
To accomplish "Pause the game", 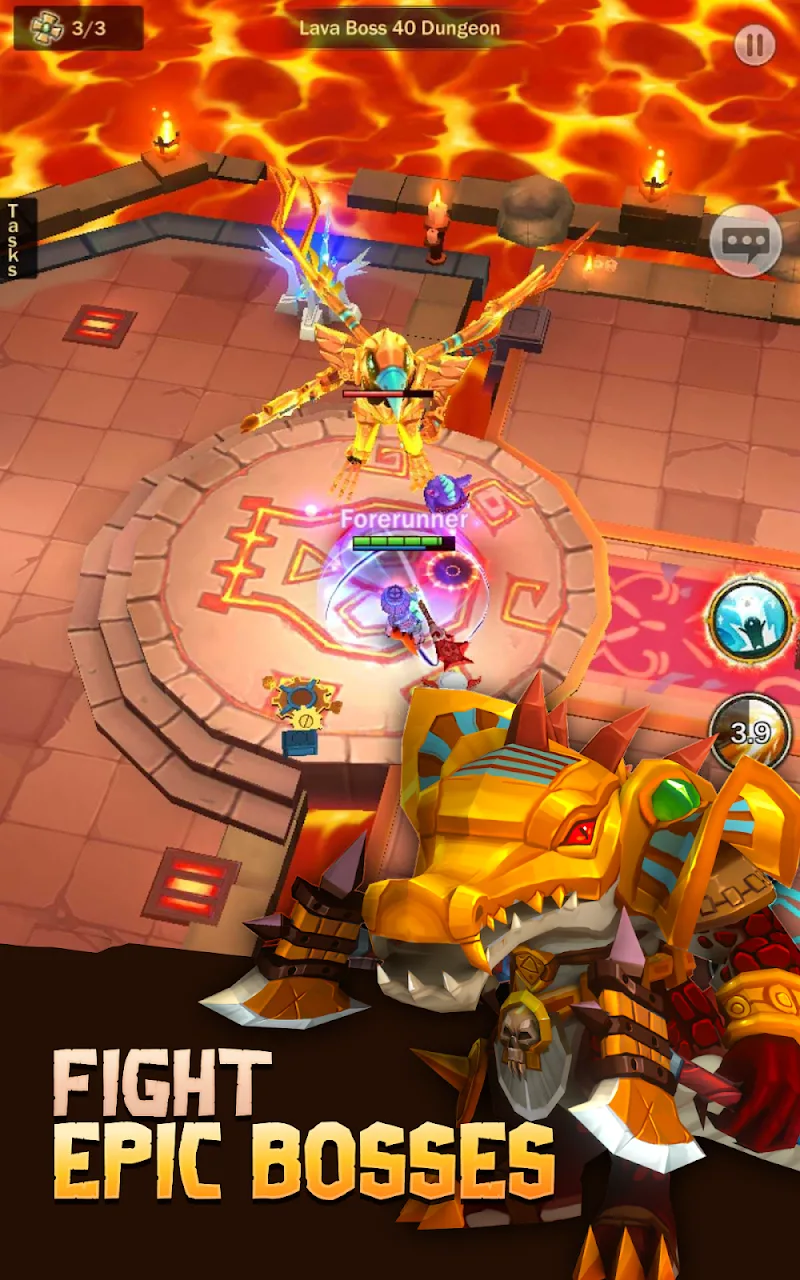I will [x=755, y=45].
